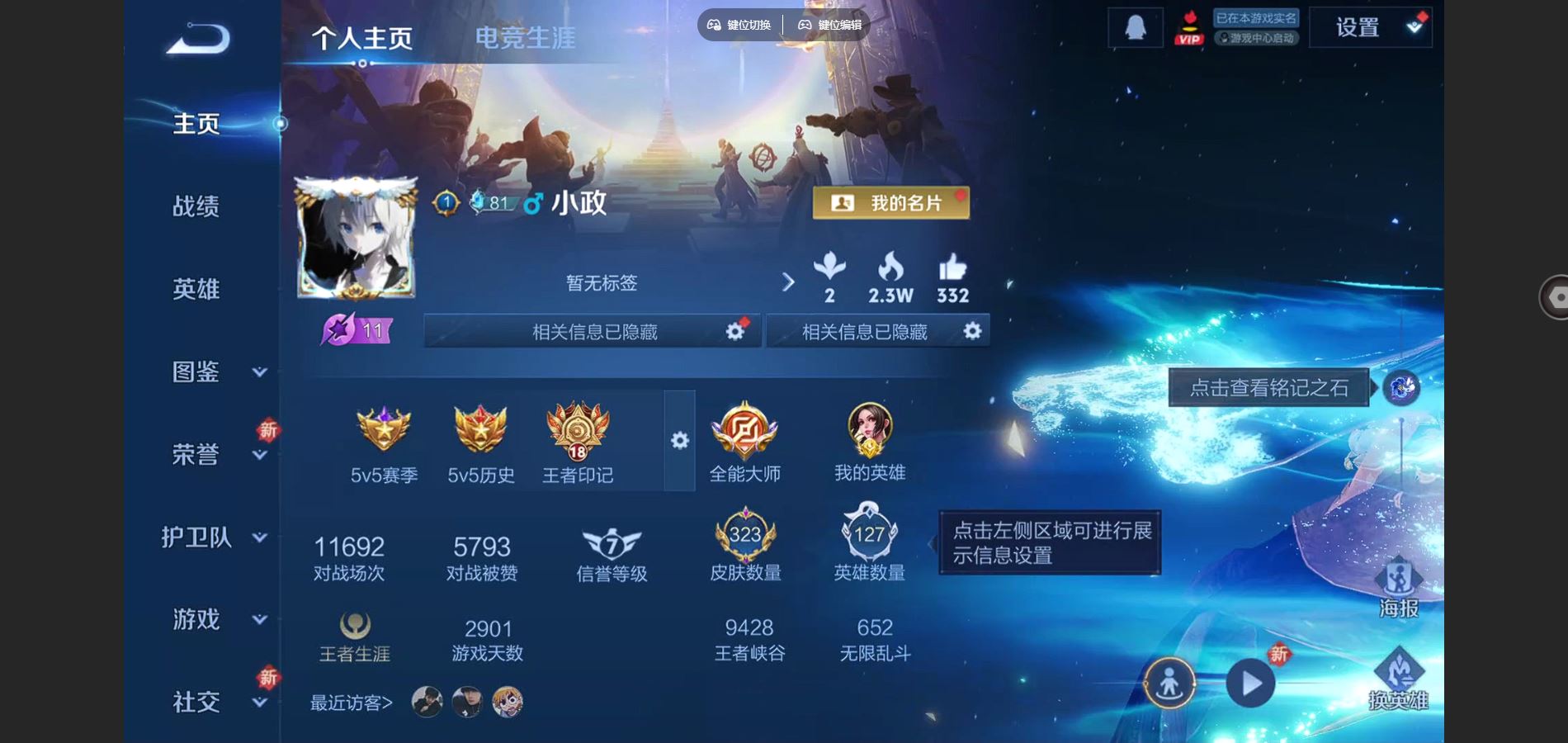
Task: Click the 键位切换 controller icon
Action: pos(715,25)
